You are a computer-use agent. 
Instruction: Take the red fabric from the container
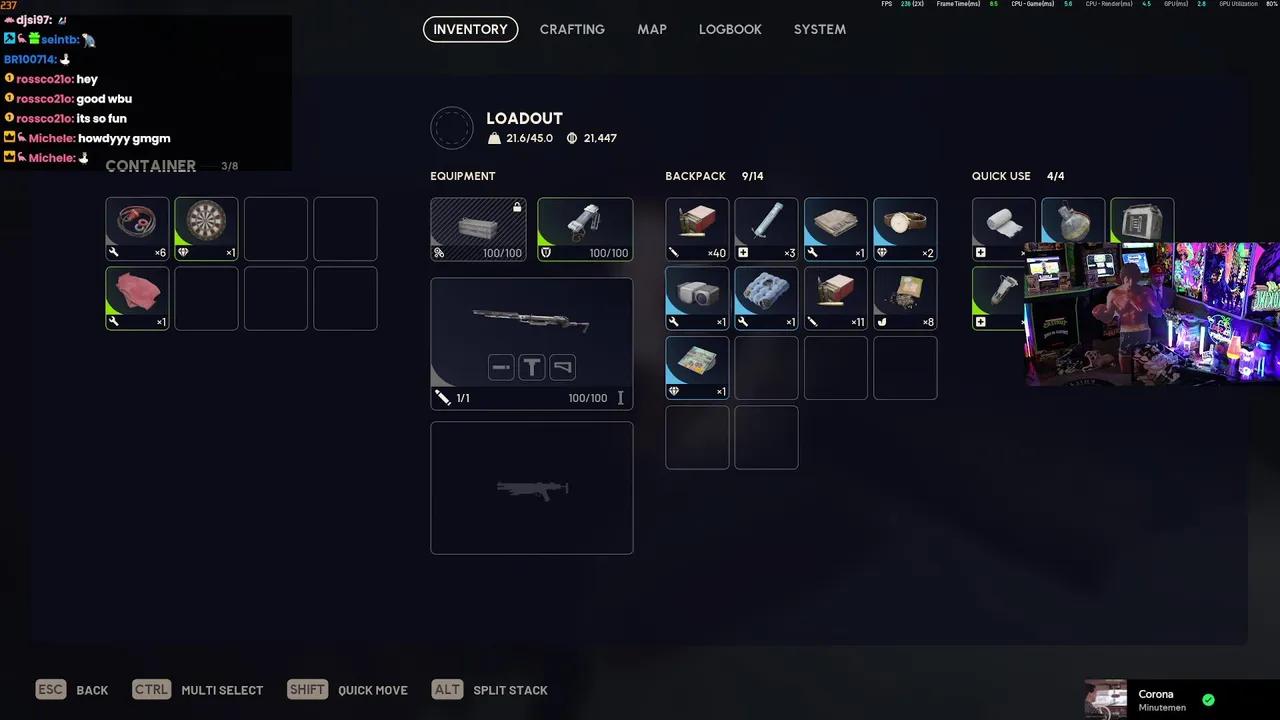137,298
